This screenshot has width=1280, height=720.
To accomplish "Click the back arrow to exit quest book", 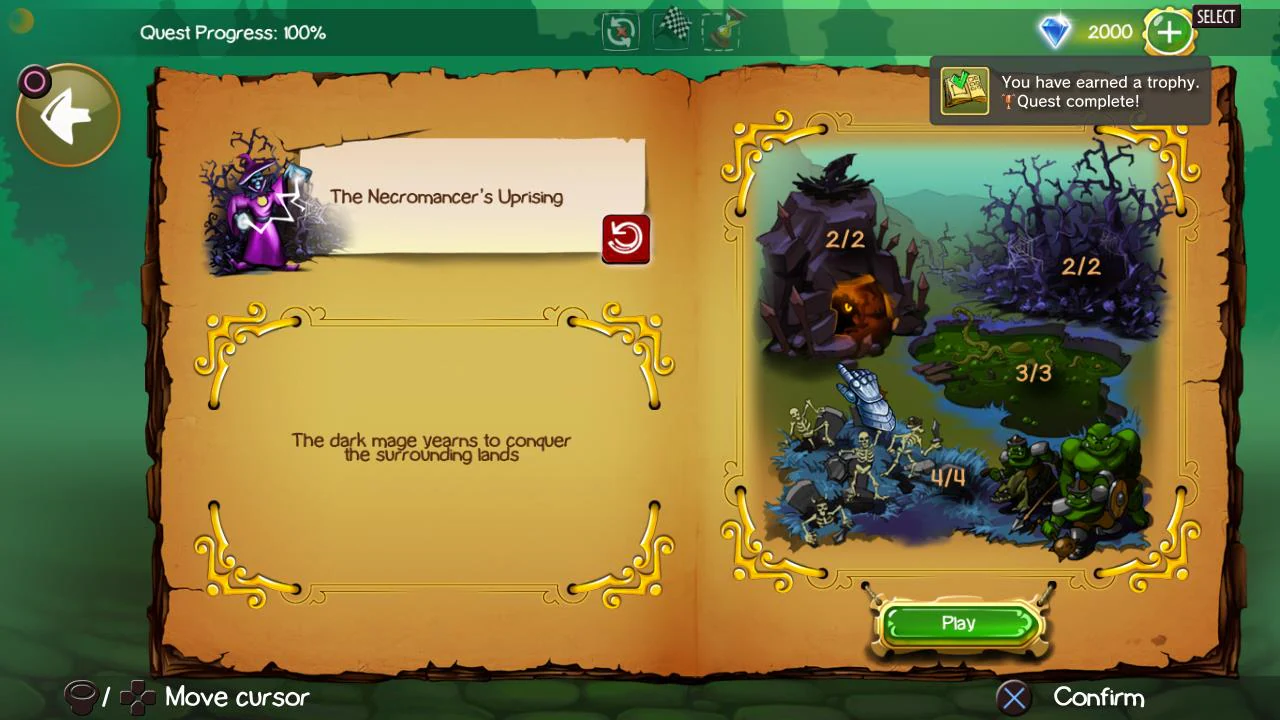I will [x=66, y=113].
